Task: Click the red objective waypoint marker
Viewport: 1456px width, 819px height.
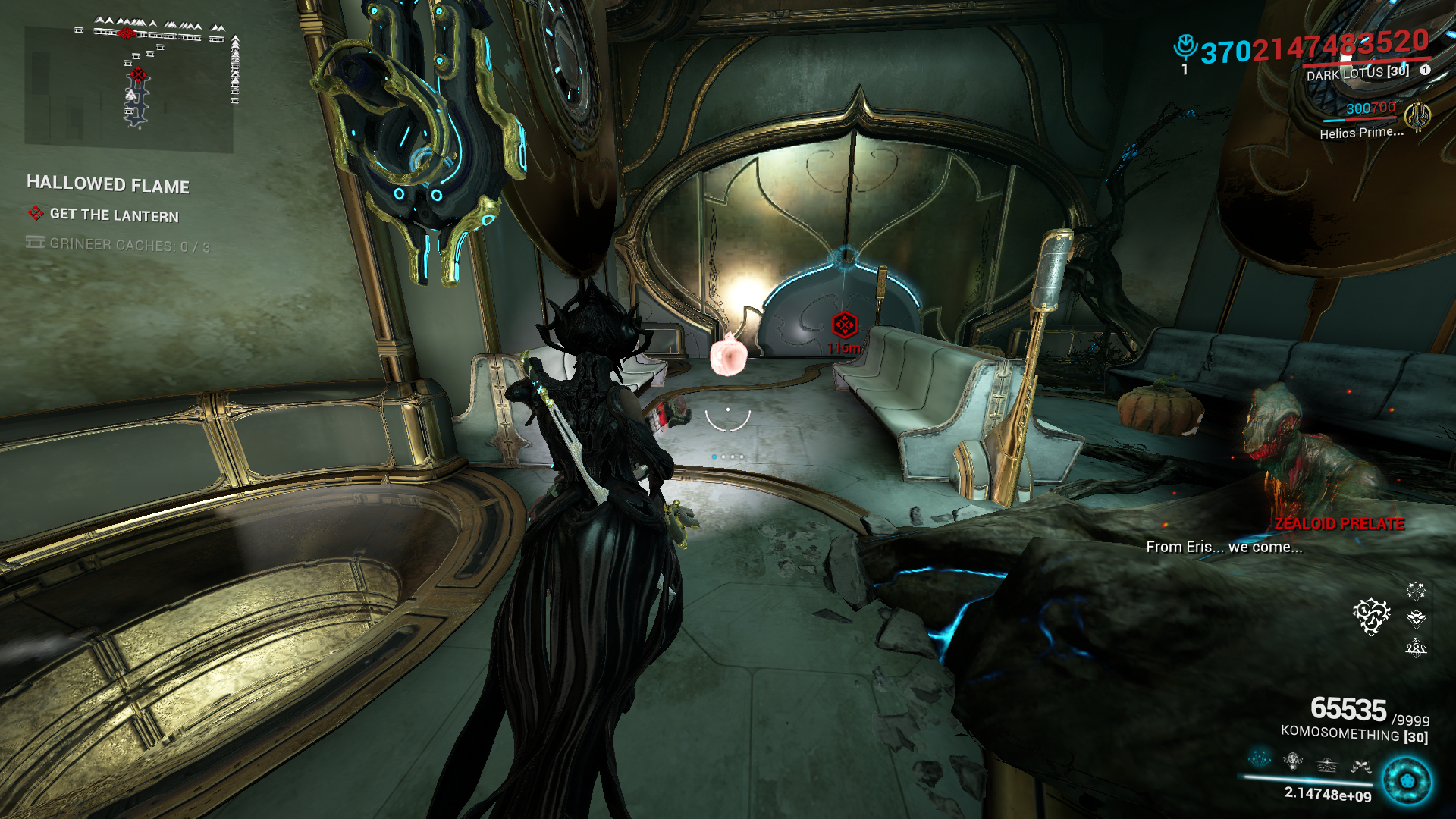Action: click(844, 325)
